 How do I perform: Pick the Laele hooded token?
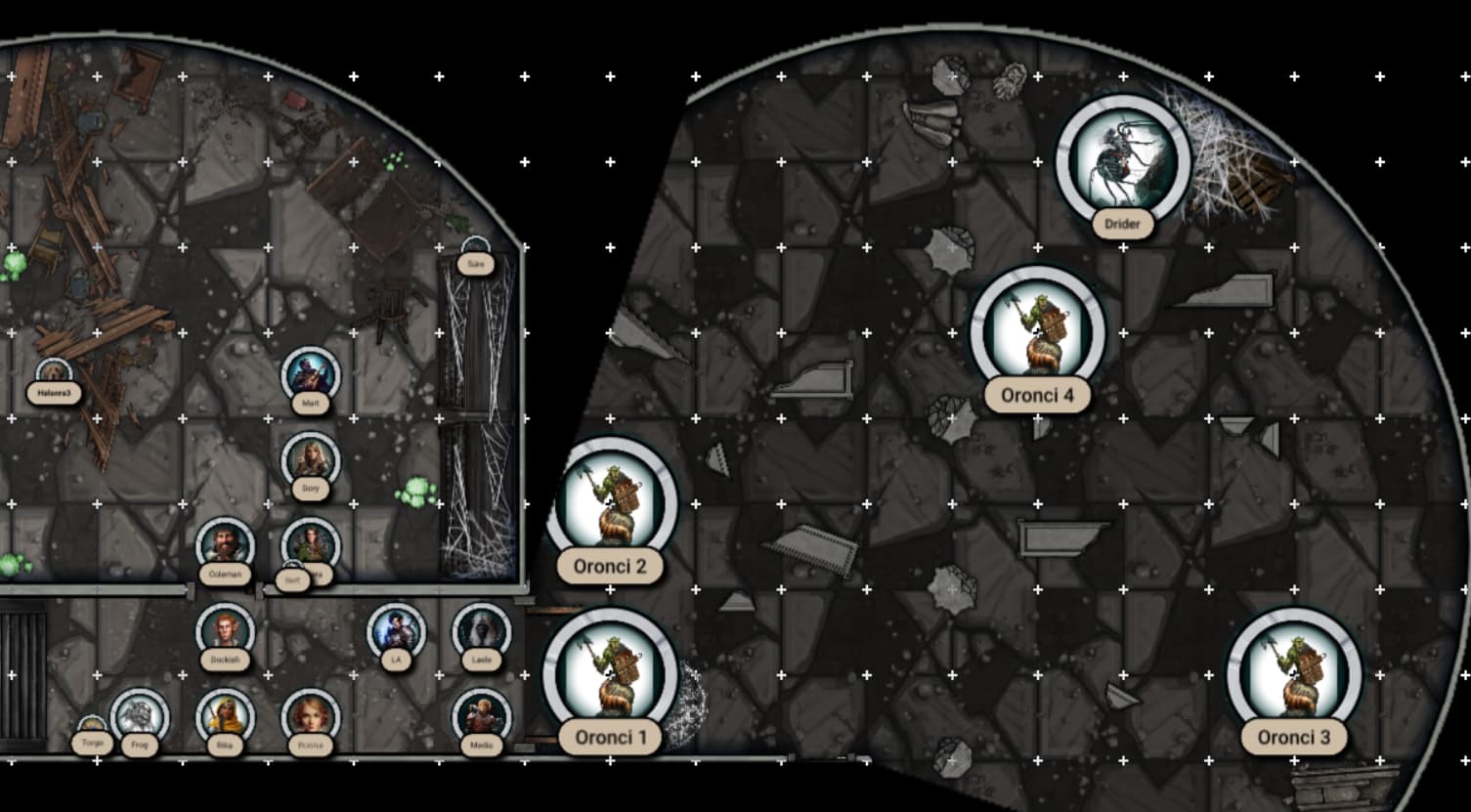[x=482, y=631]
